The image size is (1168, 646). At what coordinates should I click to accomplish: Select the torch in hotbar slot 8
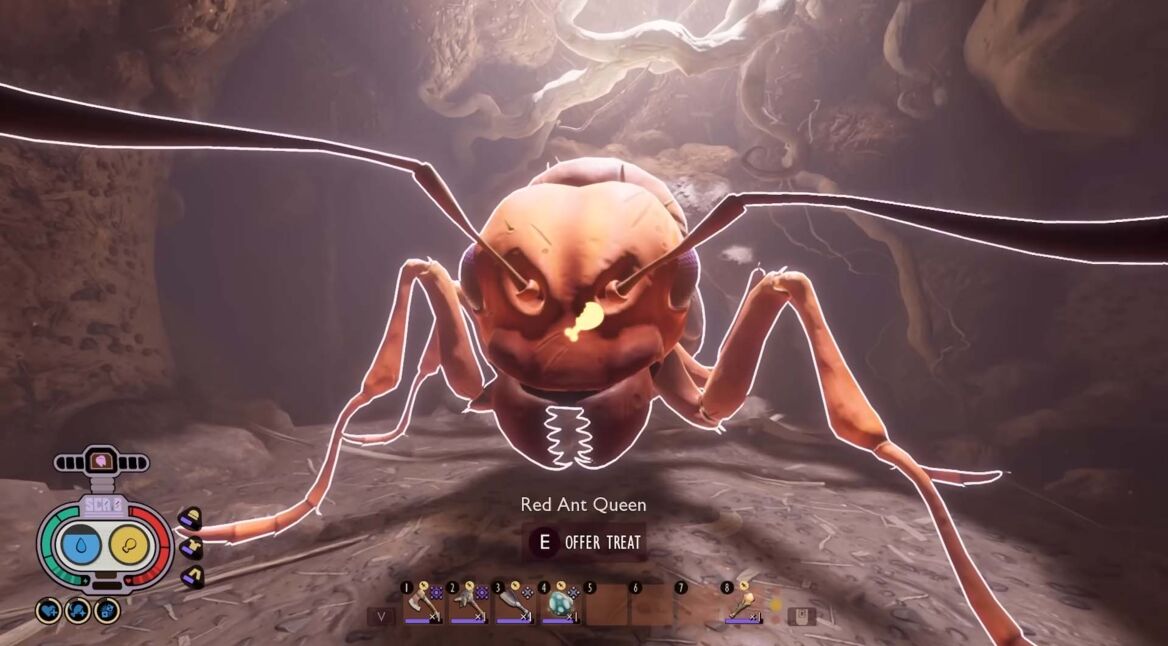tap(744, 606)
